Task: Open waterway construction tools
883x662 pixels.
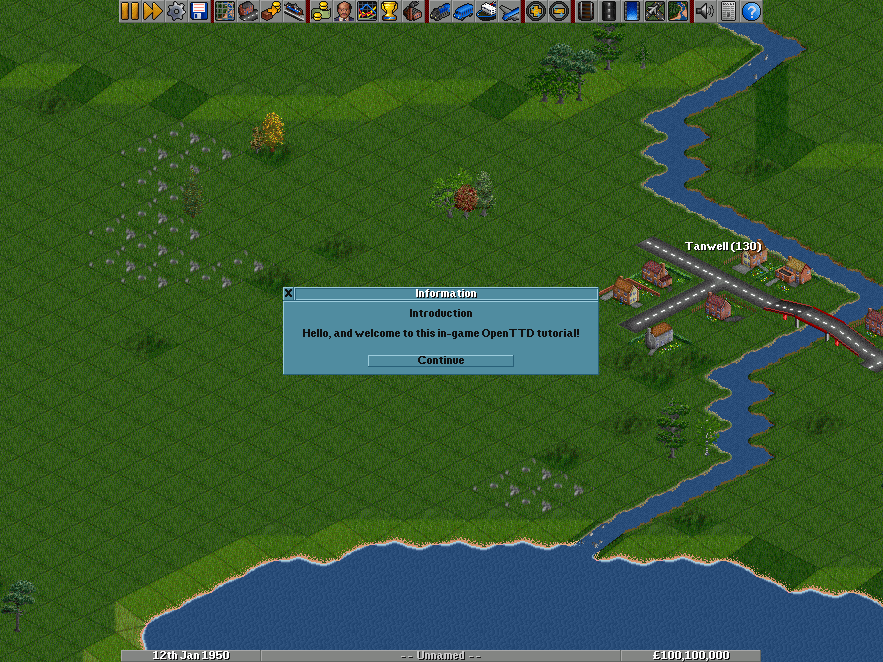Action: (x=632, y=11)
